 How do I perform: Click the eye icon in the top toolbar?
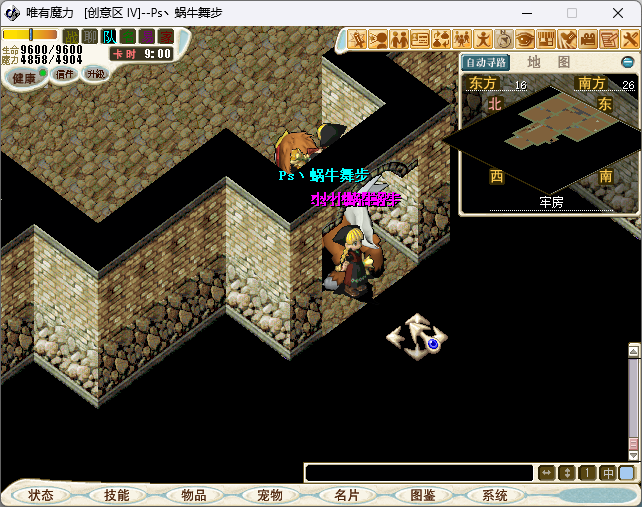(x=525, y=39)
